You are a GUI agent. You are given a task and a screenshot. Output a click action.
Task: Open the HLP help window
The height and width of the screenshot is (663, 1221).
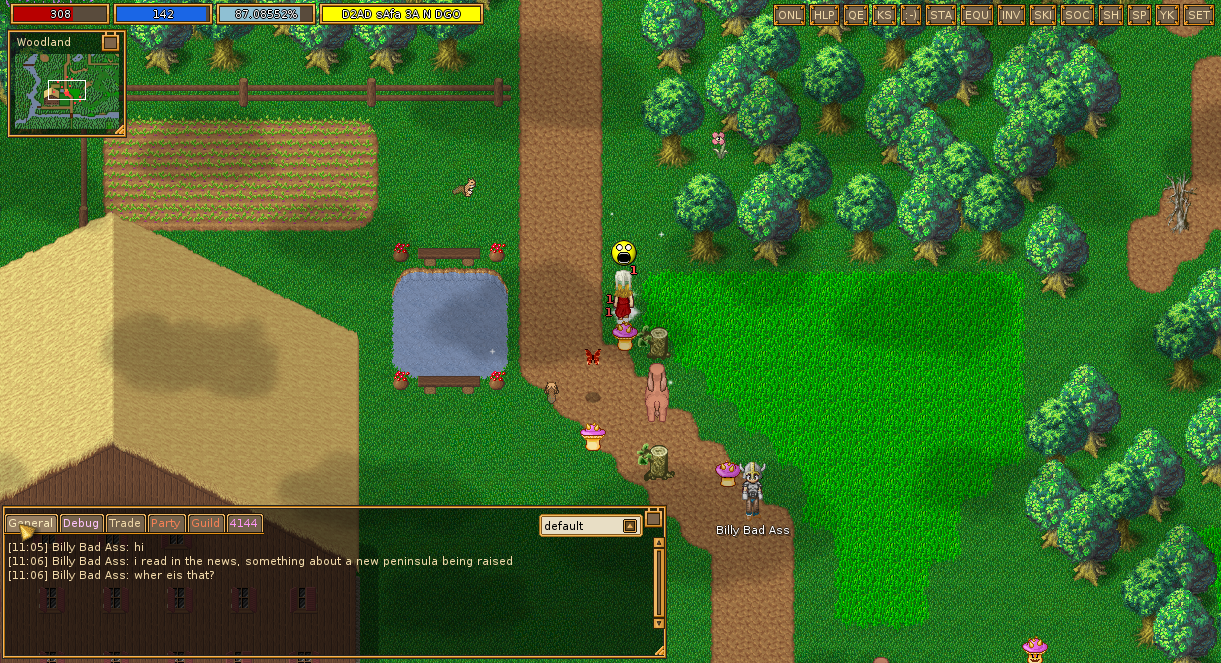click(x=824, y=15)
